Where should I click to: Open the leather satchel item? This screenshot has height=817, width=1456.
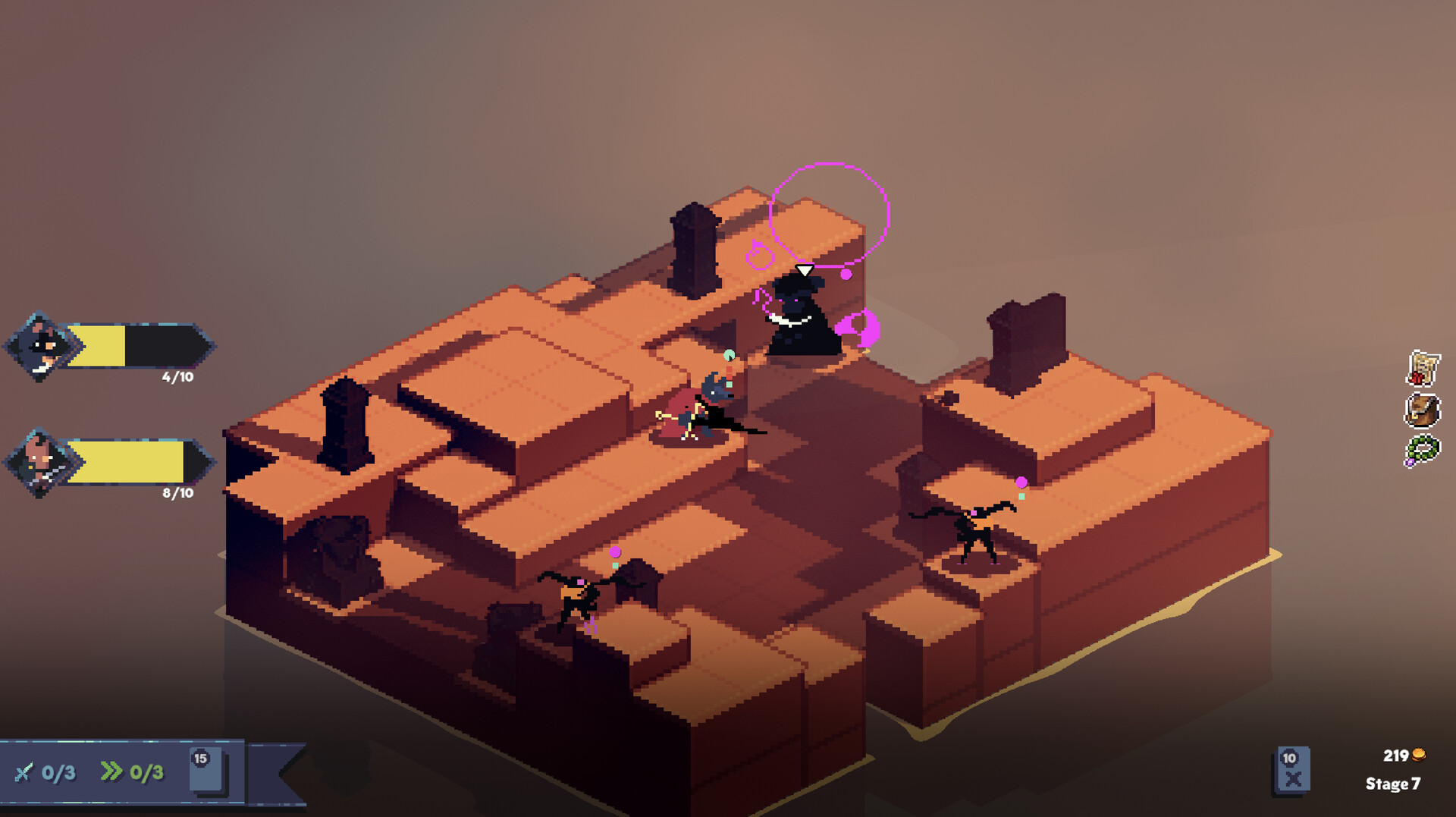[x=1424, y=410]
